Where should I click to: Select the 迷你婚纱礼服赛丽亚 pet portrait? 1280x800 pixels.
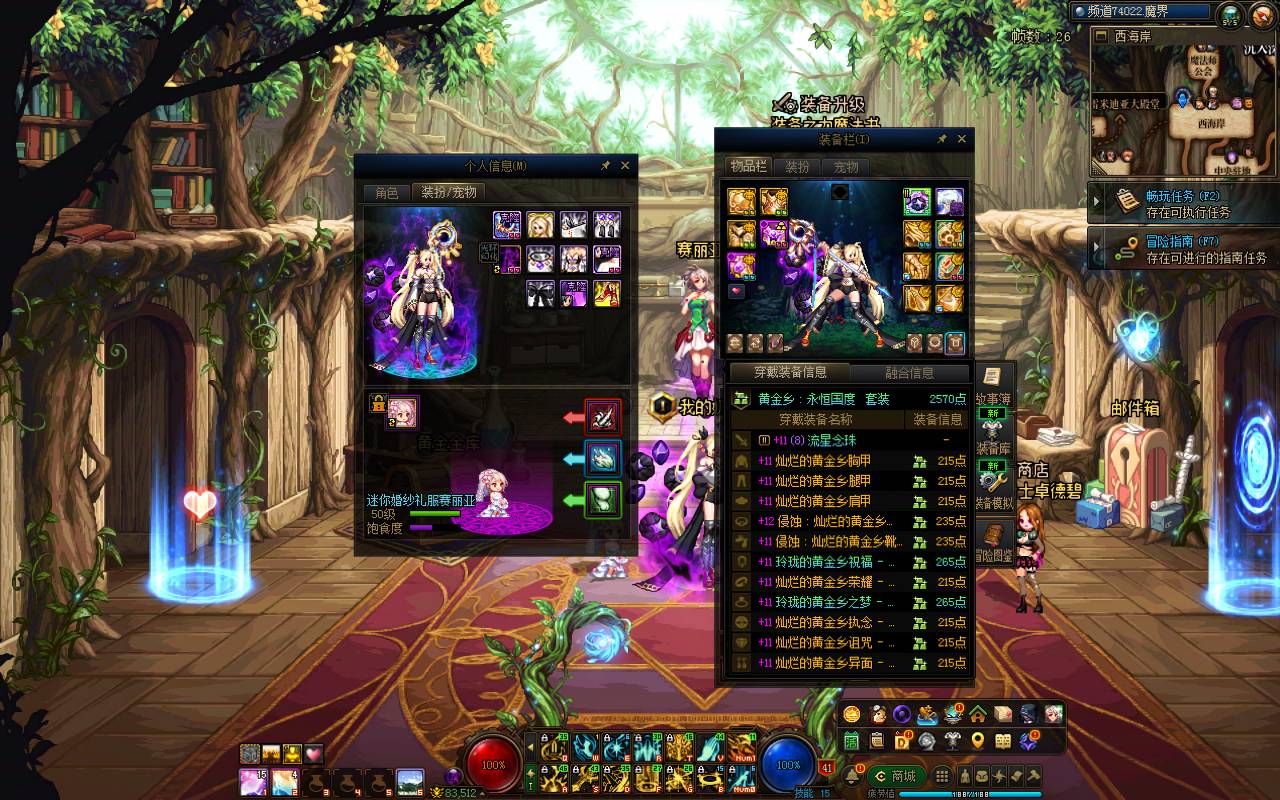(403, 411)
